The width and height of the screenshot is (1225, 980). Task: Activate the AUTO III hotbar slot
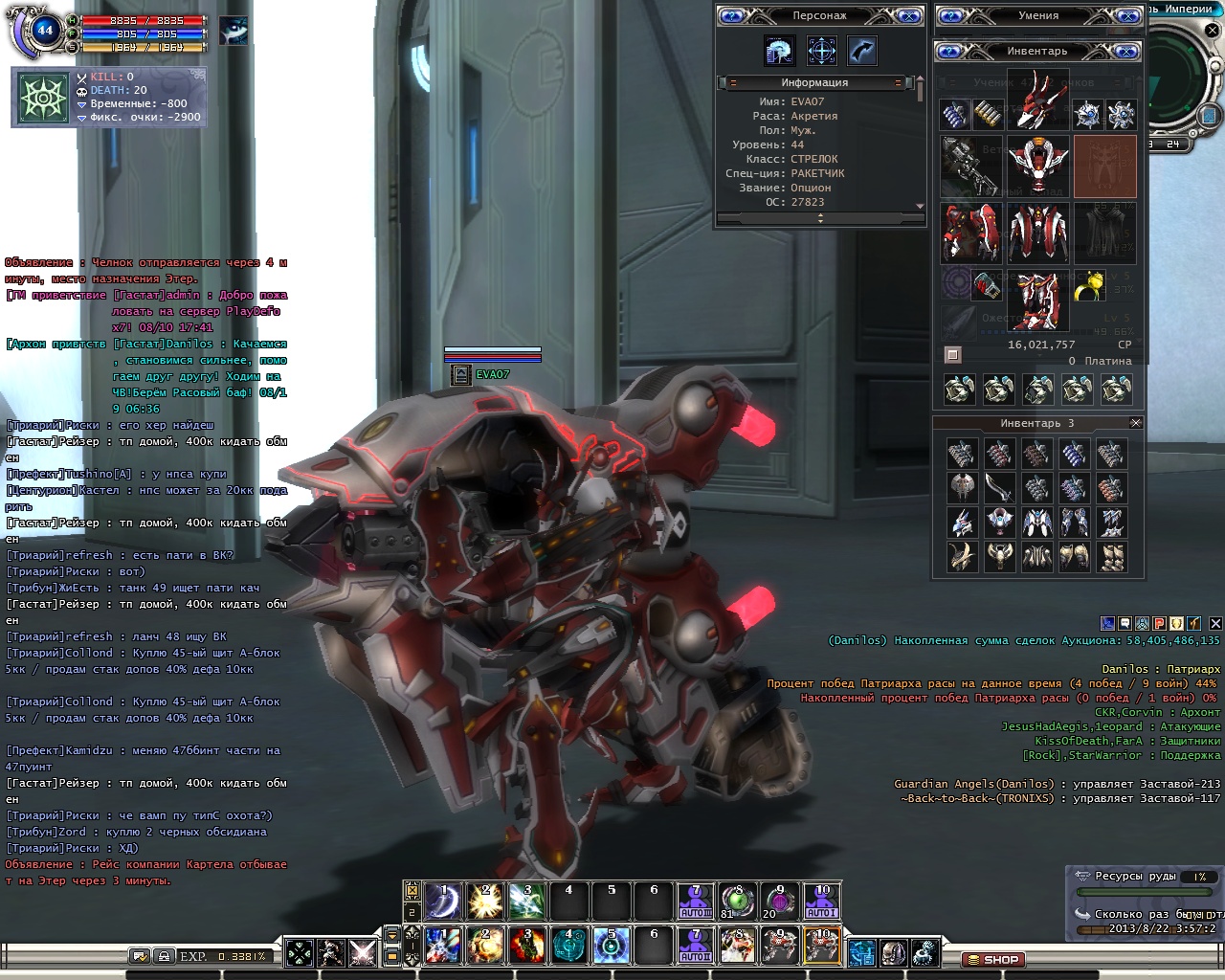pos(695,902)
